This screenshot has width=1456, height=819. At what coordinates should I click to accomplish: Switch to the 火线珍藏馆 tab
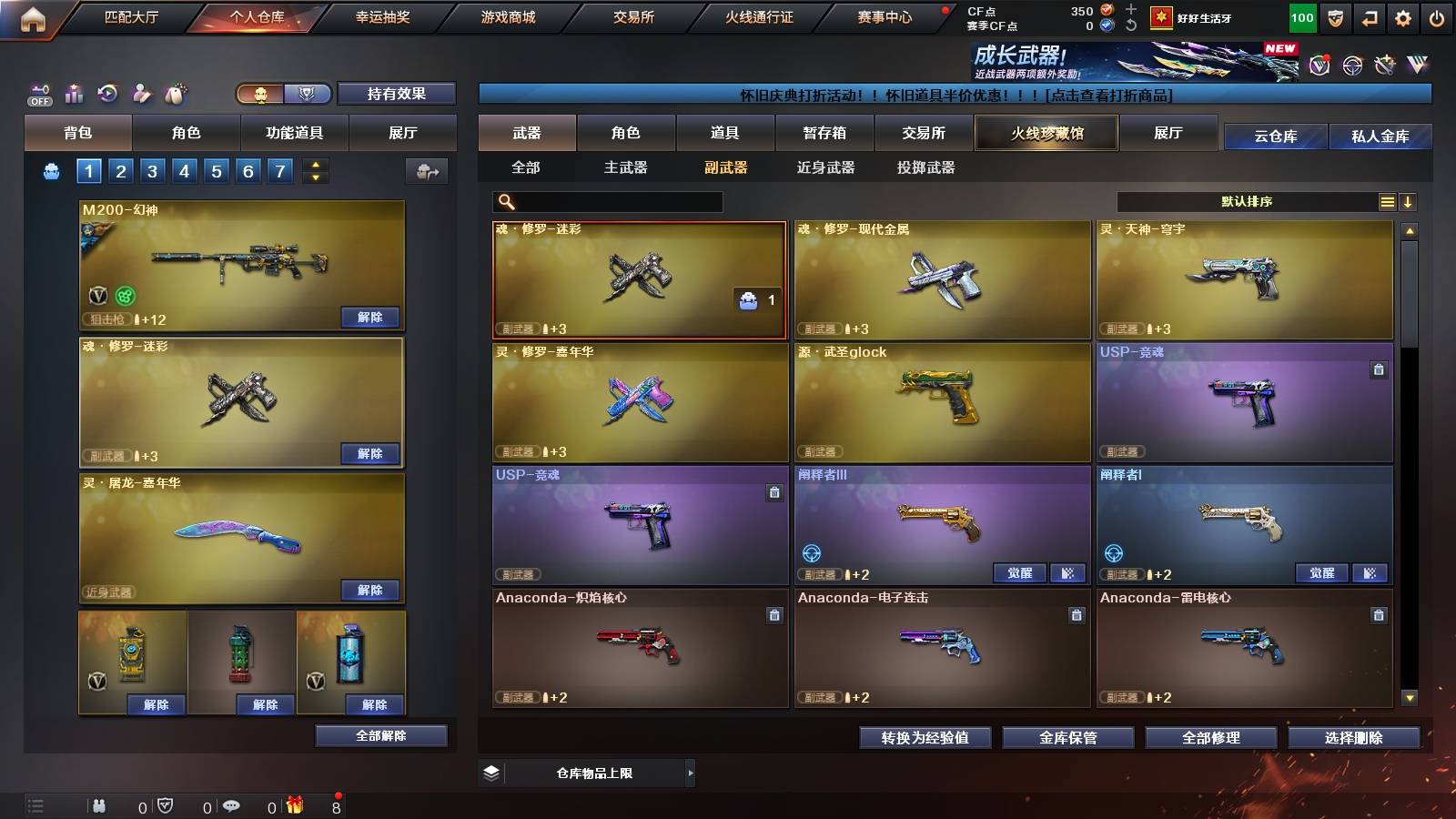[1046, 133]
